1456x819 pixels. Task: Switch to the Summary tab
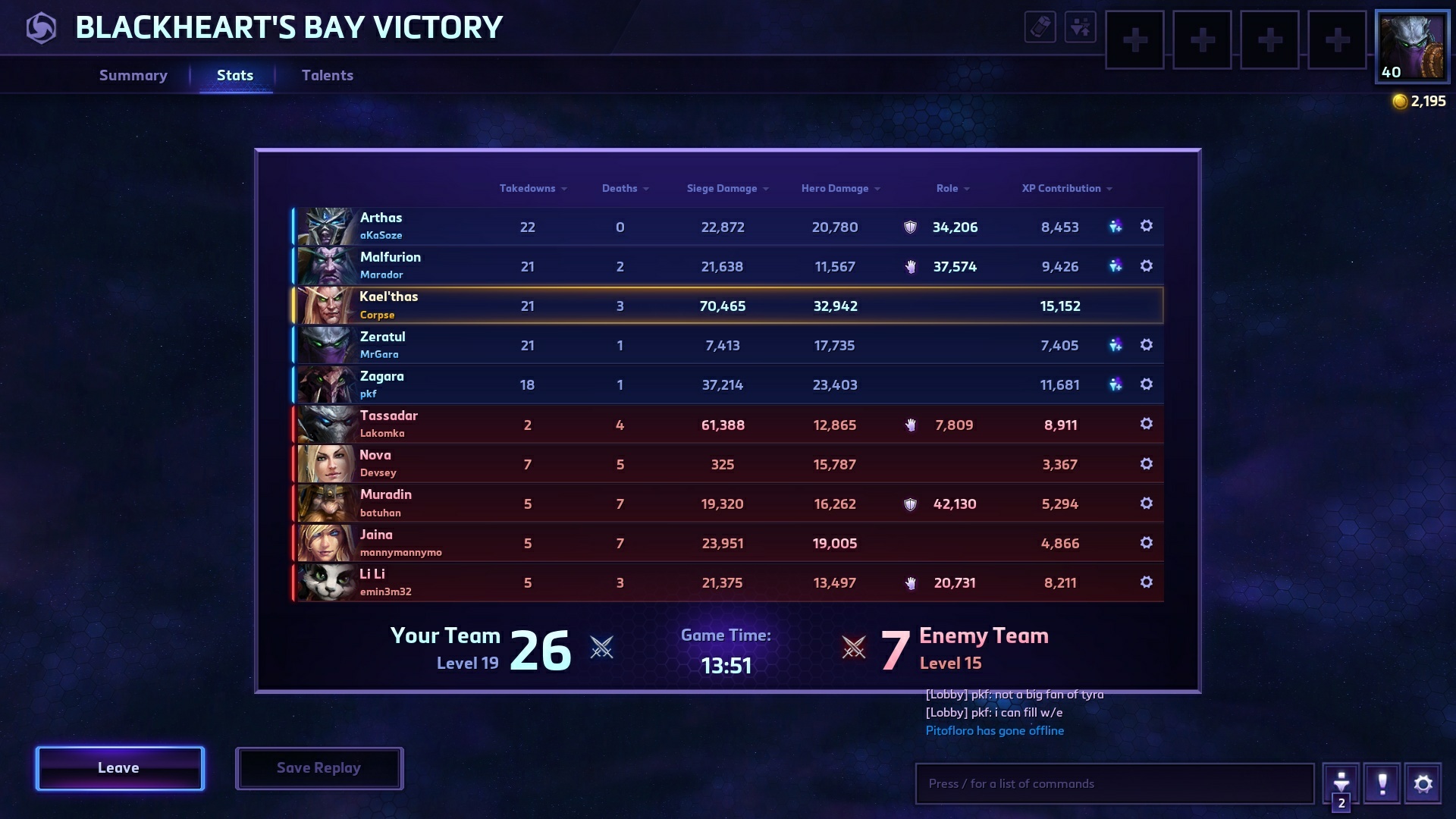click(x=133, y=75)
